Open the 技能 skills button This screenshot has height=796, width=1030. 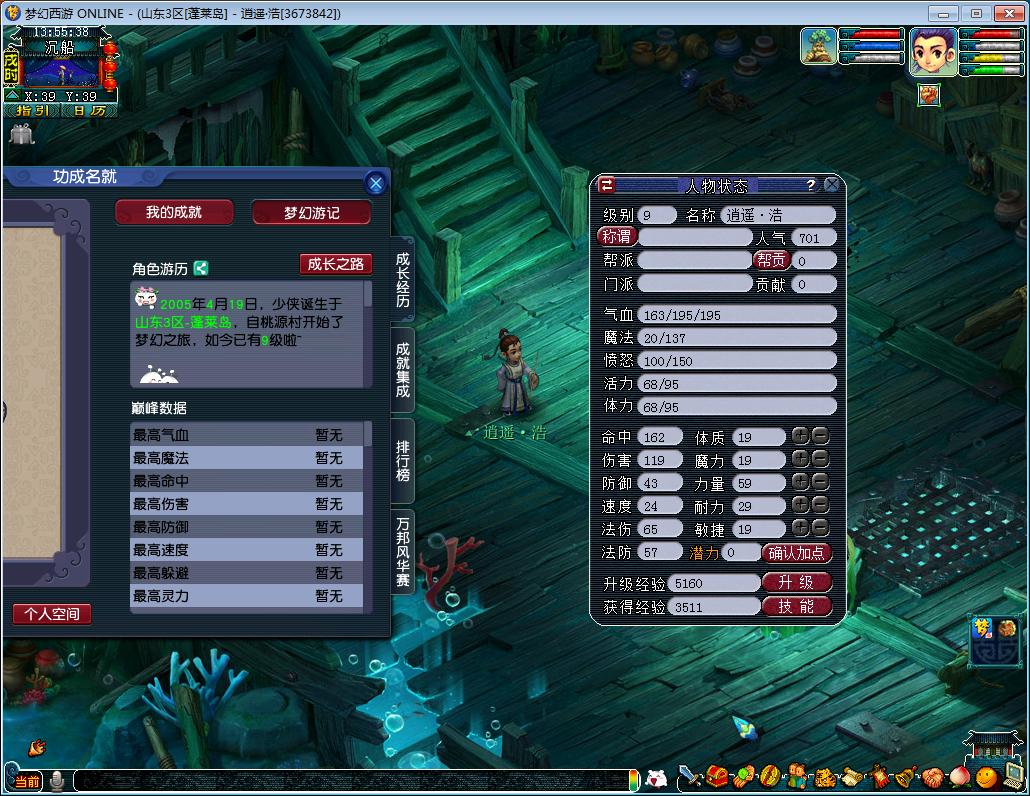(797, 606)
